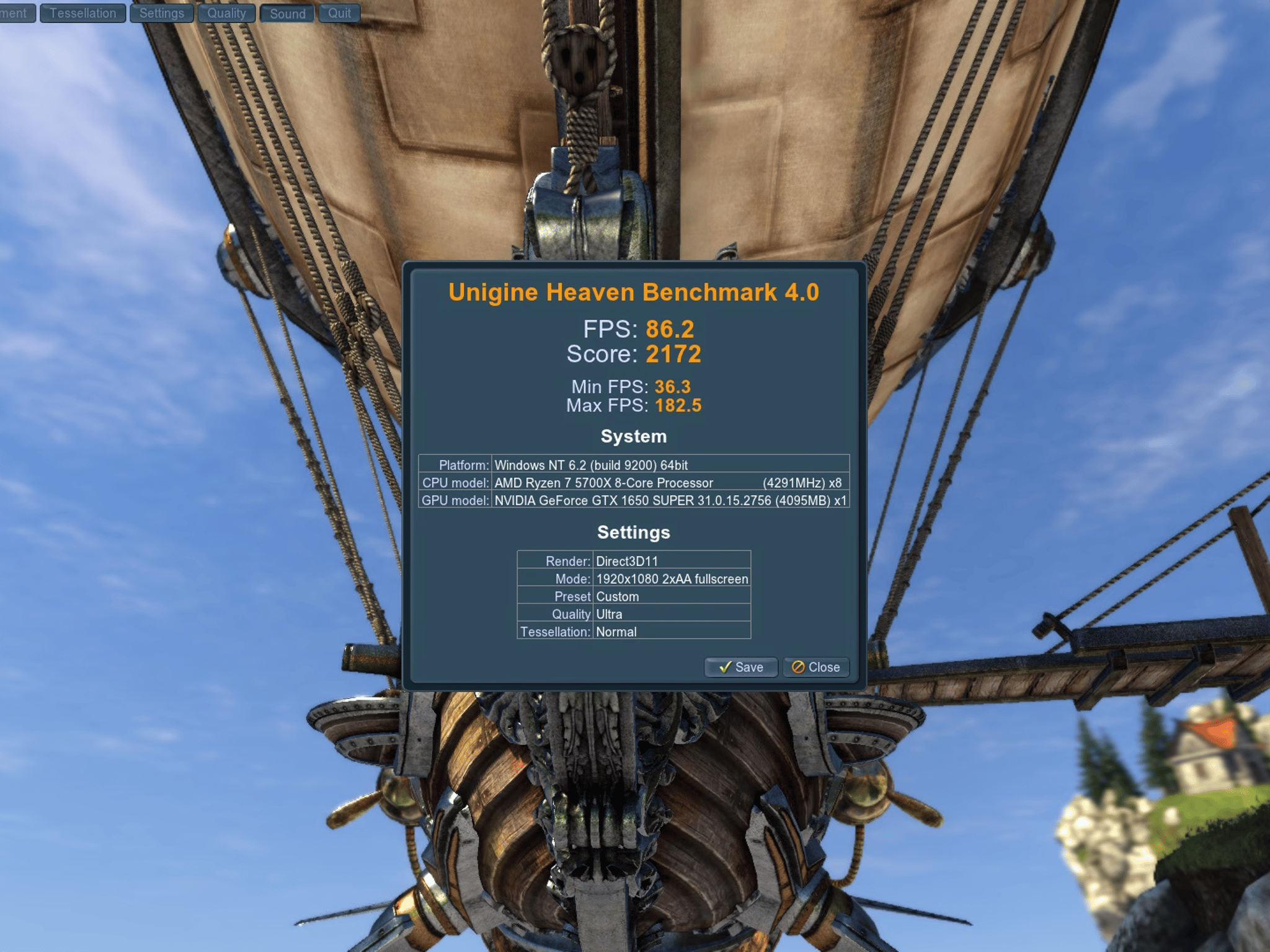This screenshot has width=1270, height=952.
Task: Click the Quit icon button in the toolbar
Action: pyautogui.click(x=340, y=13)
